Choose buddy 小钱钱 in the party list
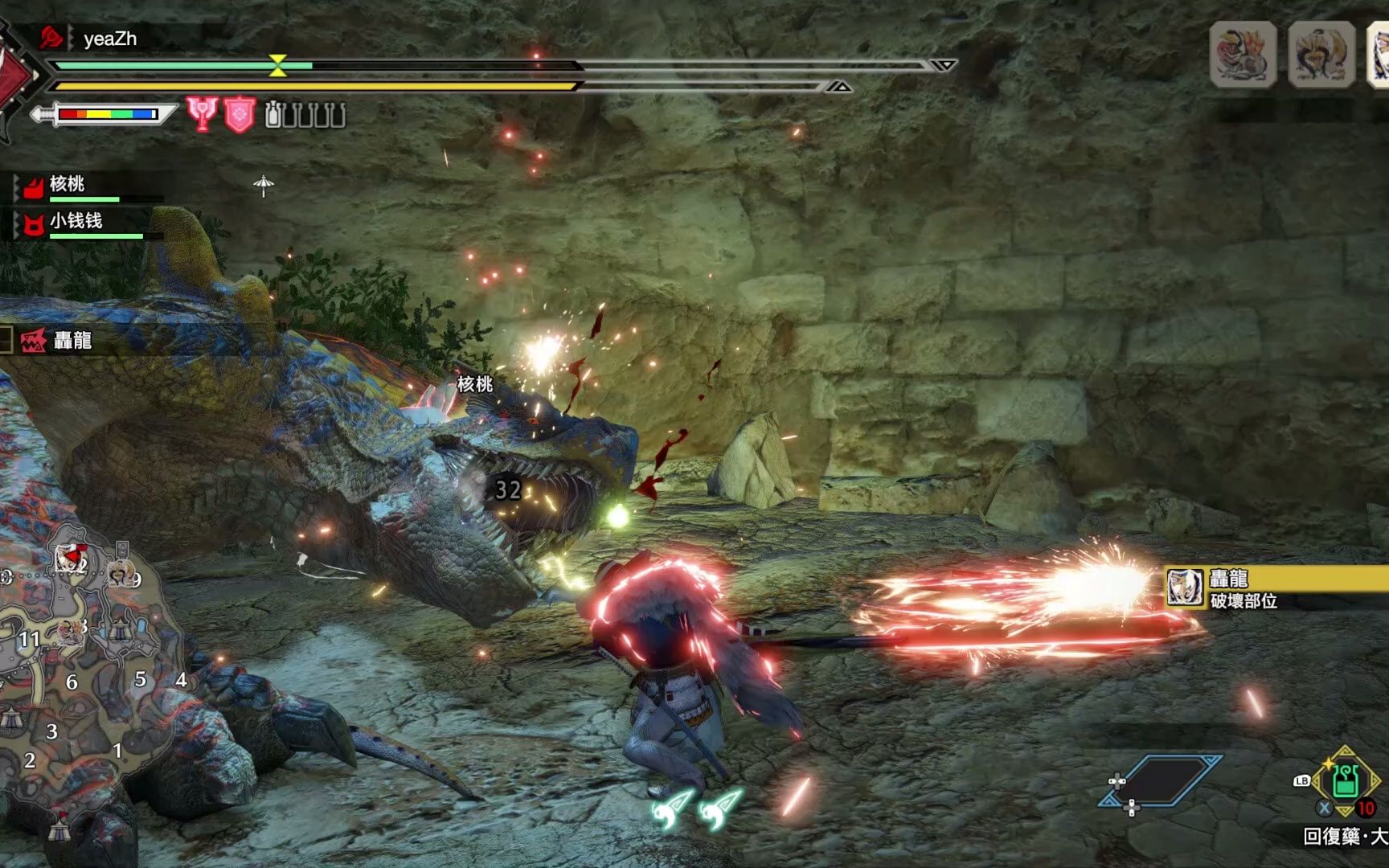The height and width of the screenshot is (868, 1389). tap(75, 222)
